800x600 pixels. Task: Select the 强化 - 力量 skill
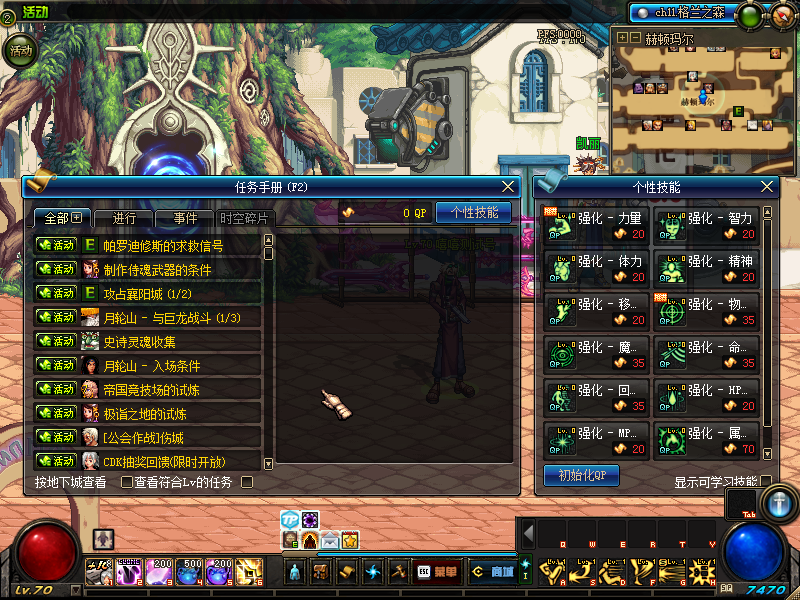(593, 224)
